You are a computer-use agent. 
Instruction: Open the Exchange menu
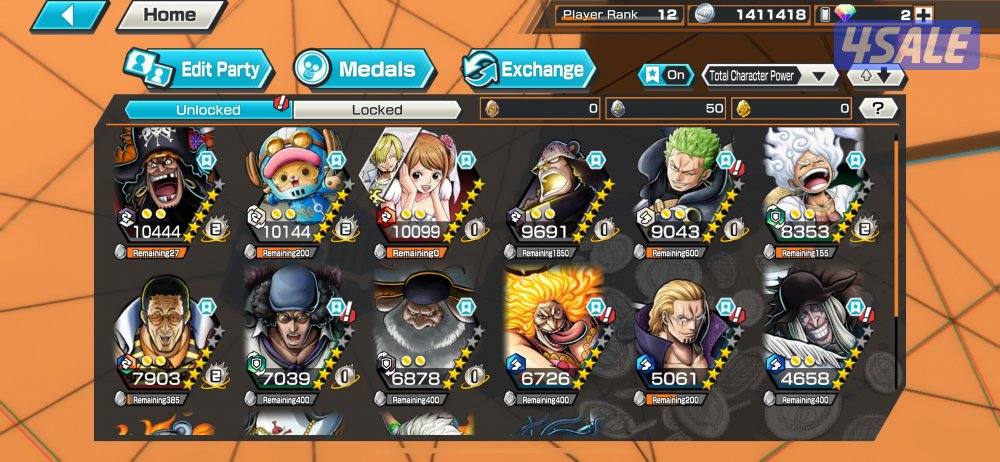[x=528, y=69]
